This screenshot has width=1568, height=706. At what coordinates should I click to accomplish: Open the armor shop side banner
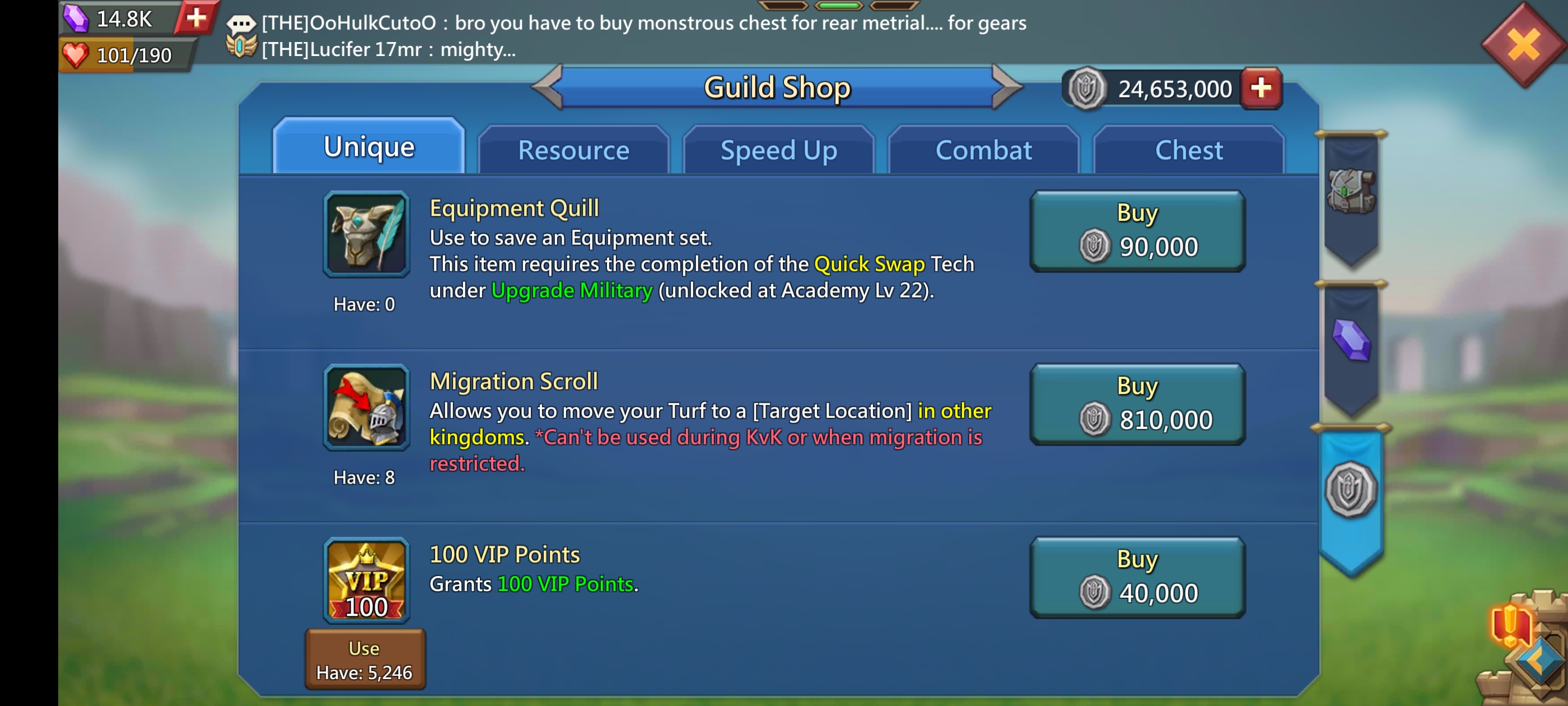[1351, 193]
